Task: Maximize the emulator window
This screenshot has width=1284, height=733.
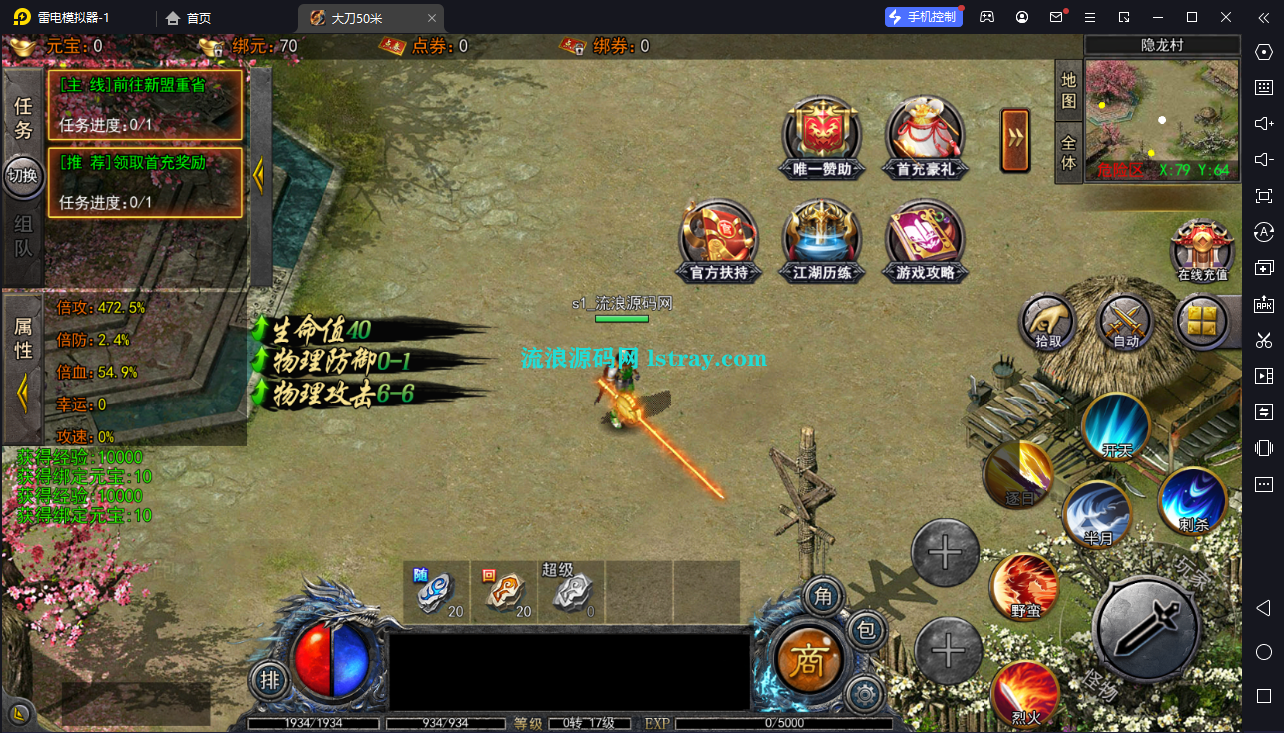Action: [x=1192, y=17]
